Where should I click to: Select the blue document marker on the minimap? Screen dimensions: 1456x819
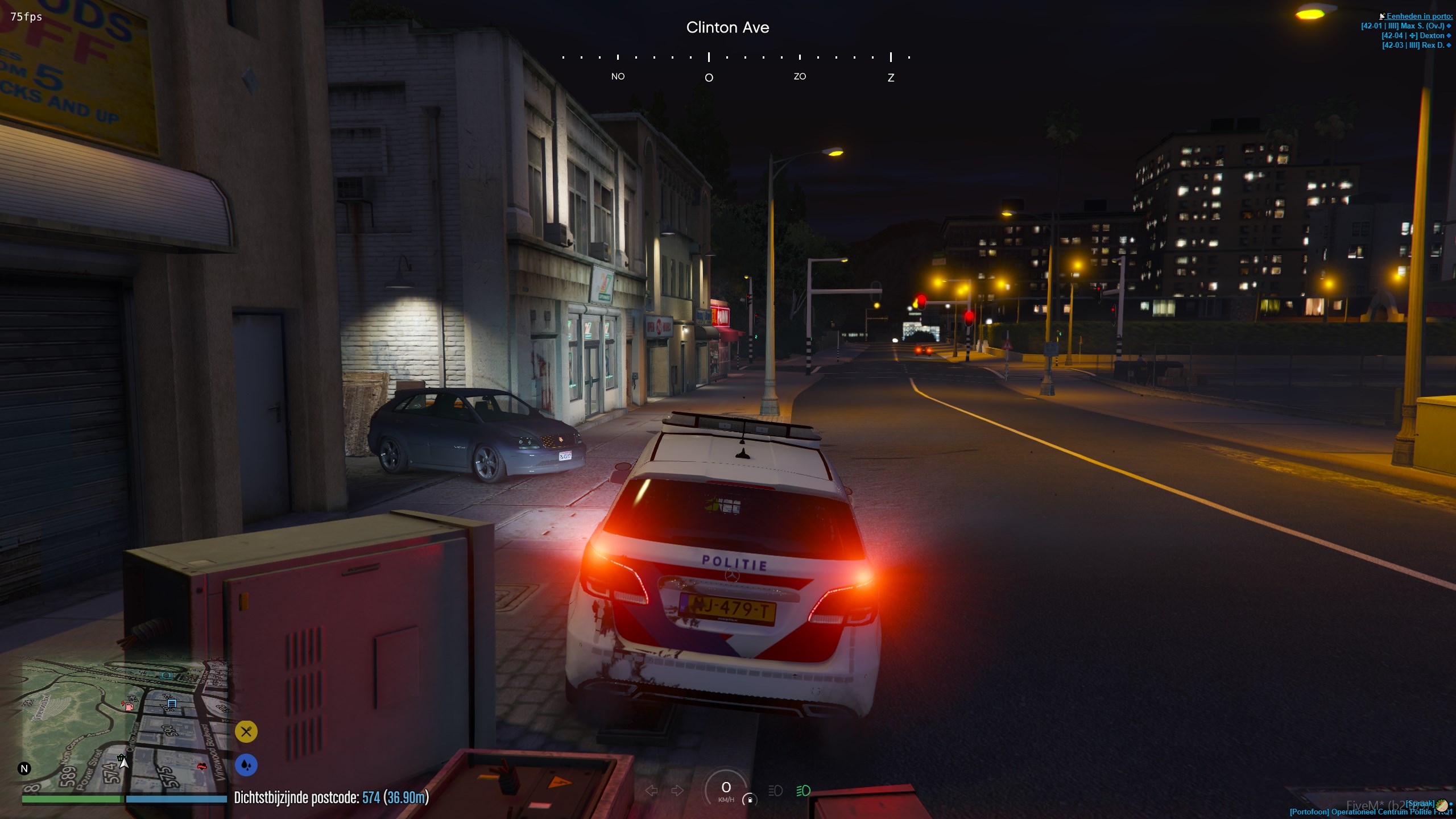click(x=172, y=704)
